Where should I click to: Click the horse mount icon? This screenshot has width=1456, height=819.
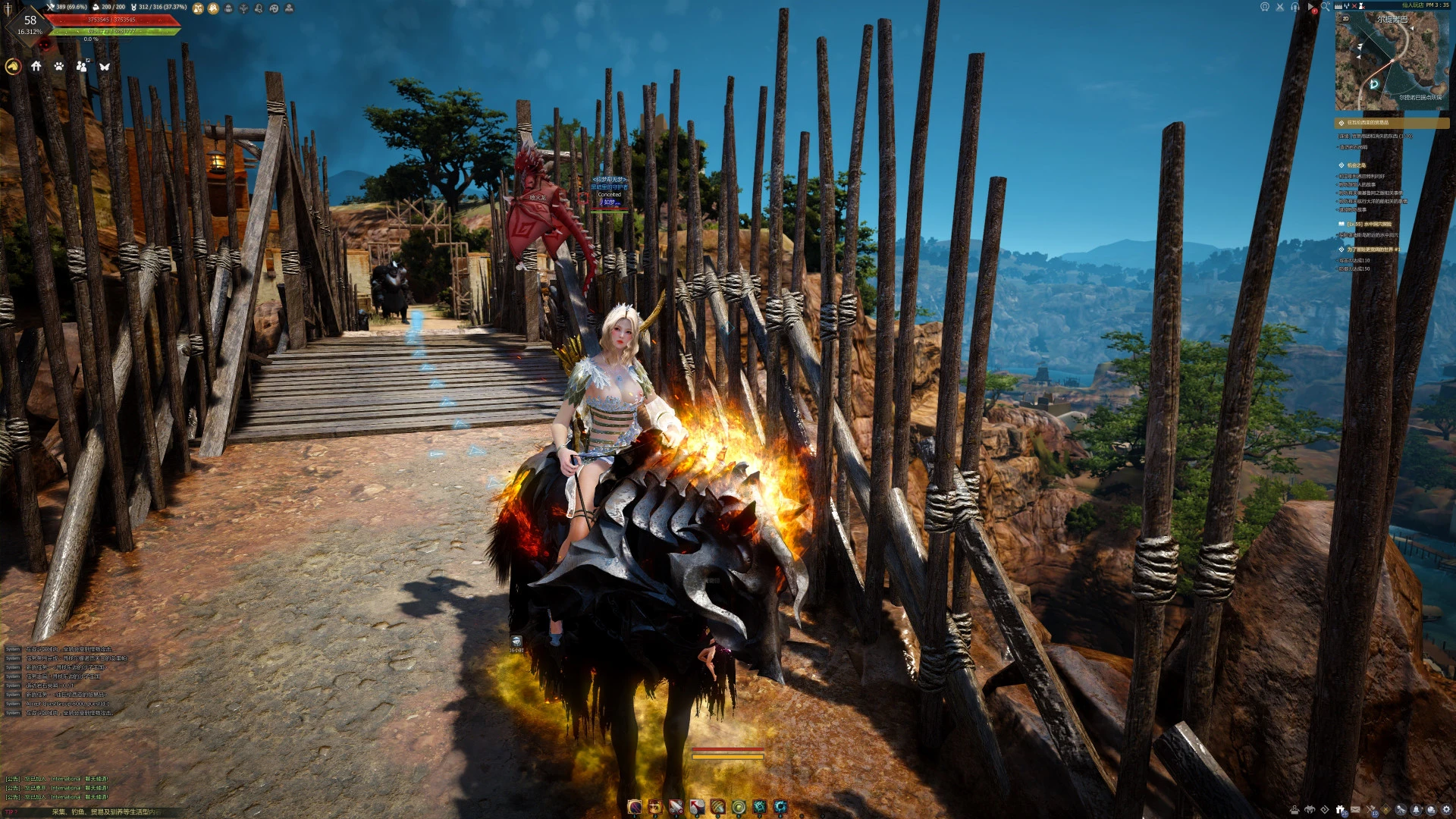(13, 67)
